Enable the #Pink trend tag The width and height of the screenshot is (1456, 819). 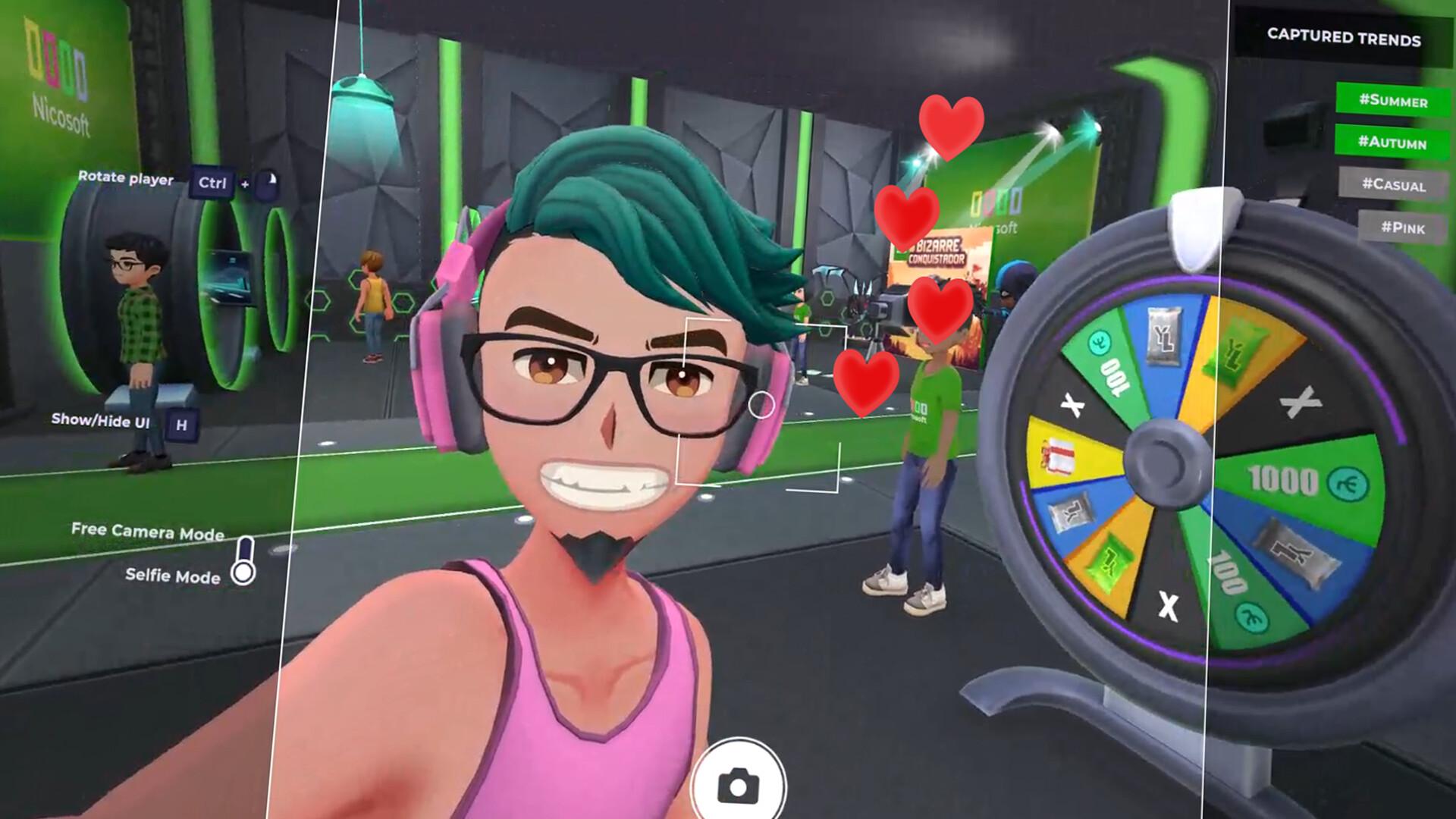[x=1403, y=227]
